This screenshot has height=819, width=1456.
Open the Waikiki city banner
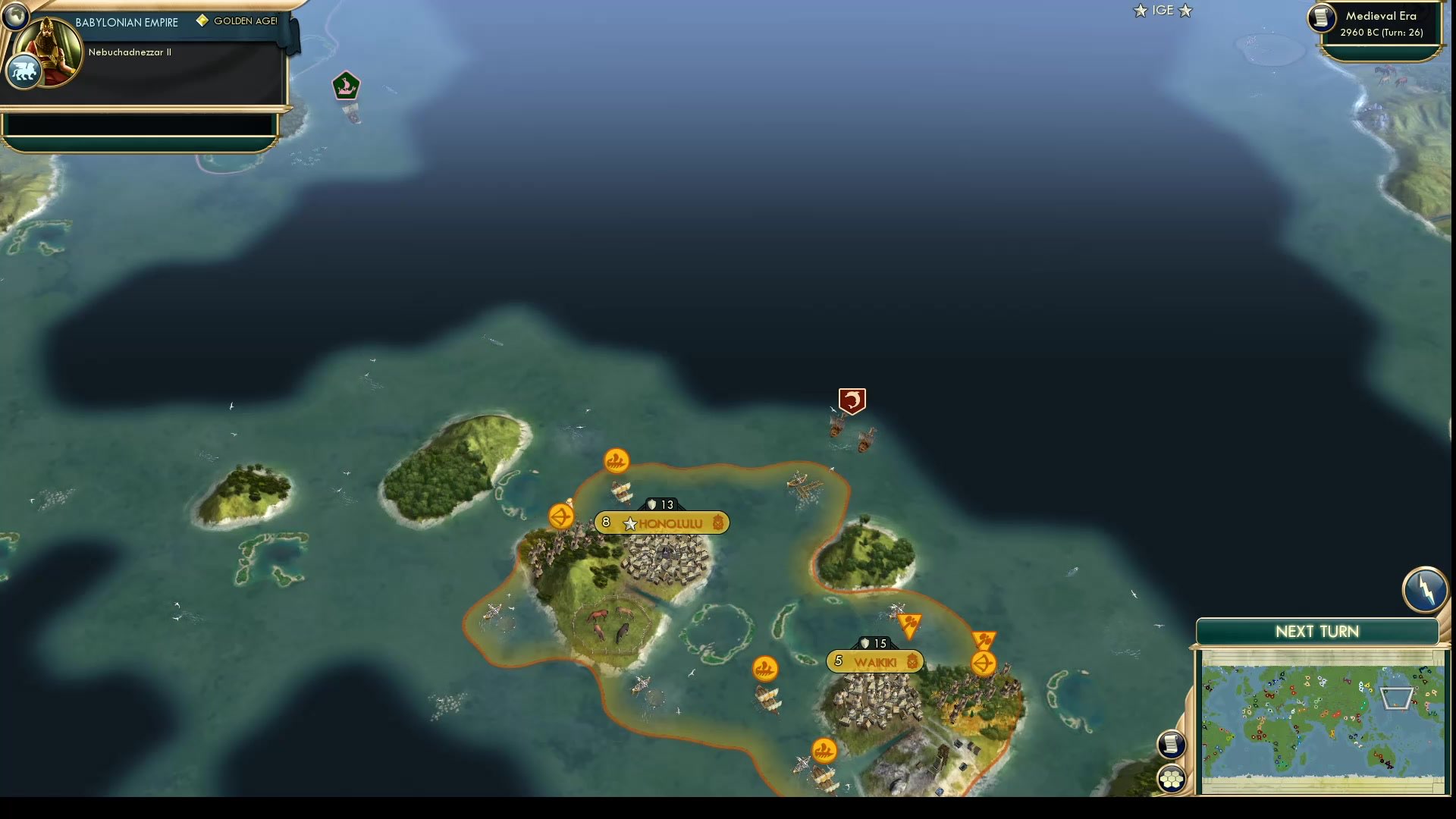pyautogui.click(x=874, y=661)
